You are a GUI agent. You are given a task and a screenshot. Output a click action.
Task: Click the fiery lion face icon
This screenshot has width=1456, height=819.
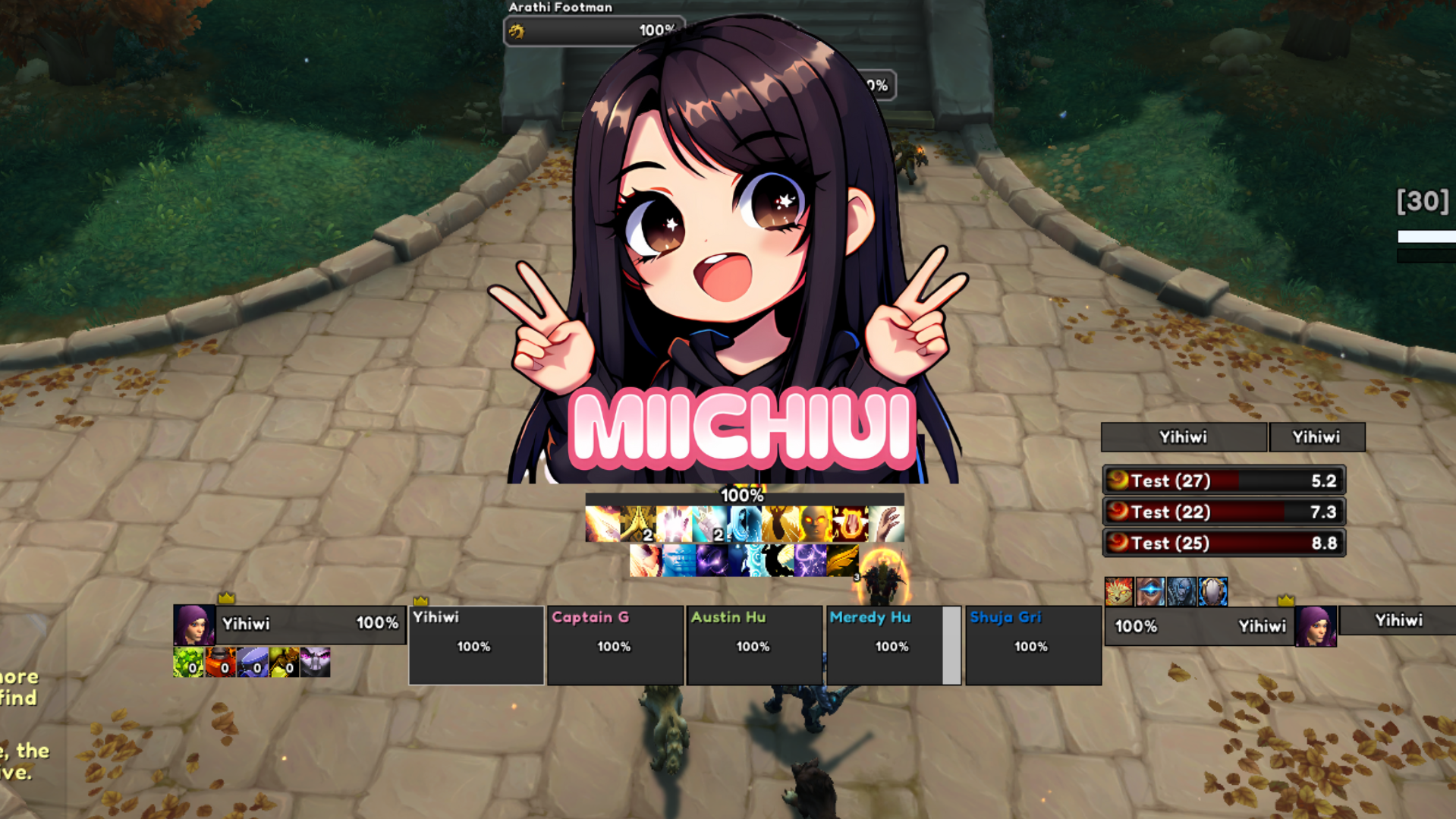tap(1118, 591)
